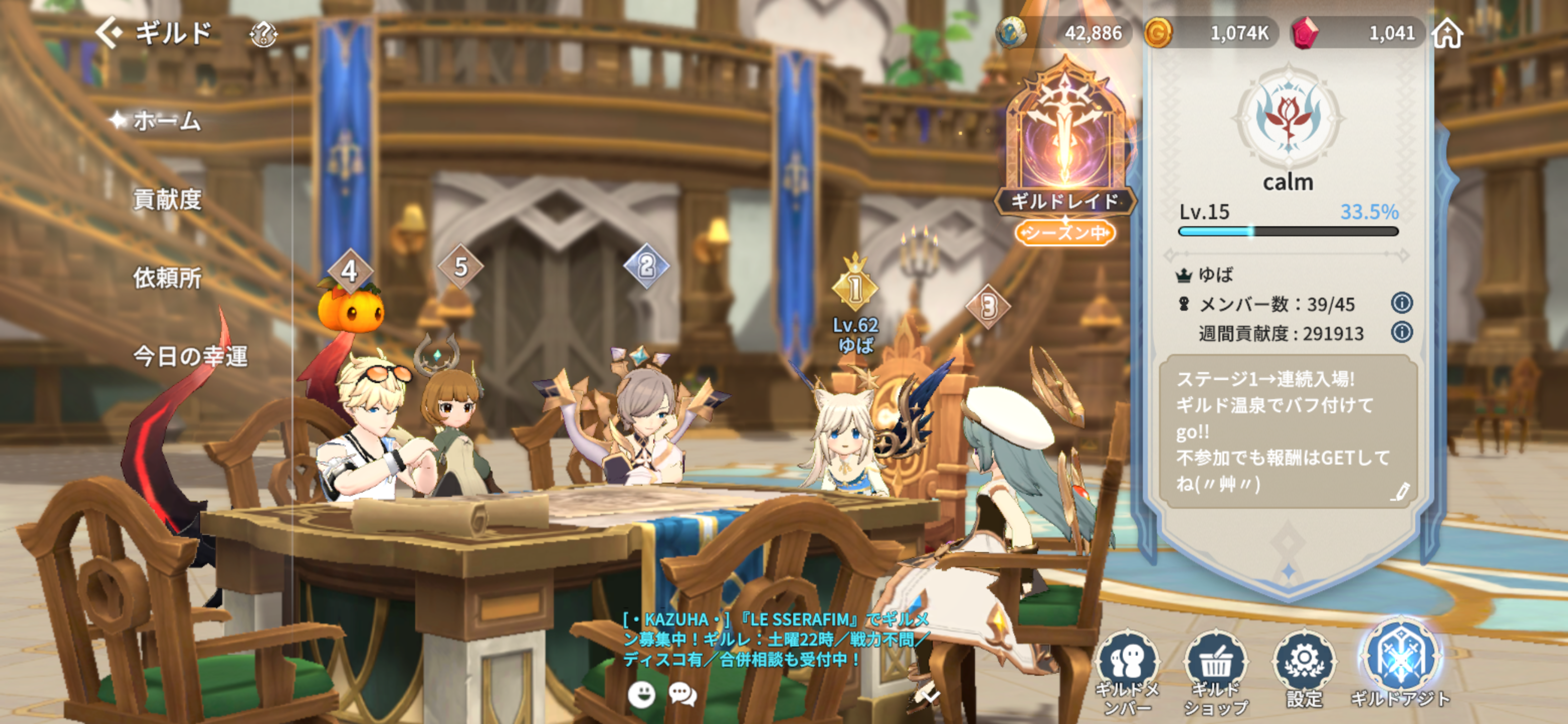Open the emoji smiley button

tap(642, 694)
